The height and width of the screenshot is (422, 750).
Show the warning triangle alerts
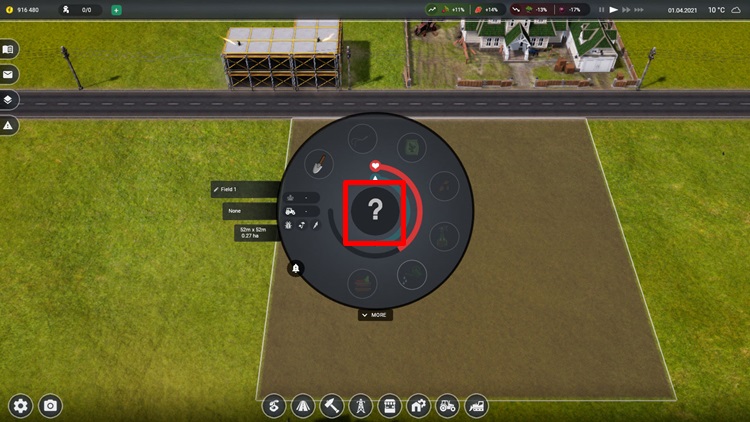pos(8,126)
